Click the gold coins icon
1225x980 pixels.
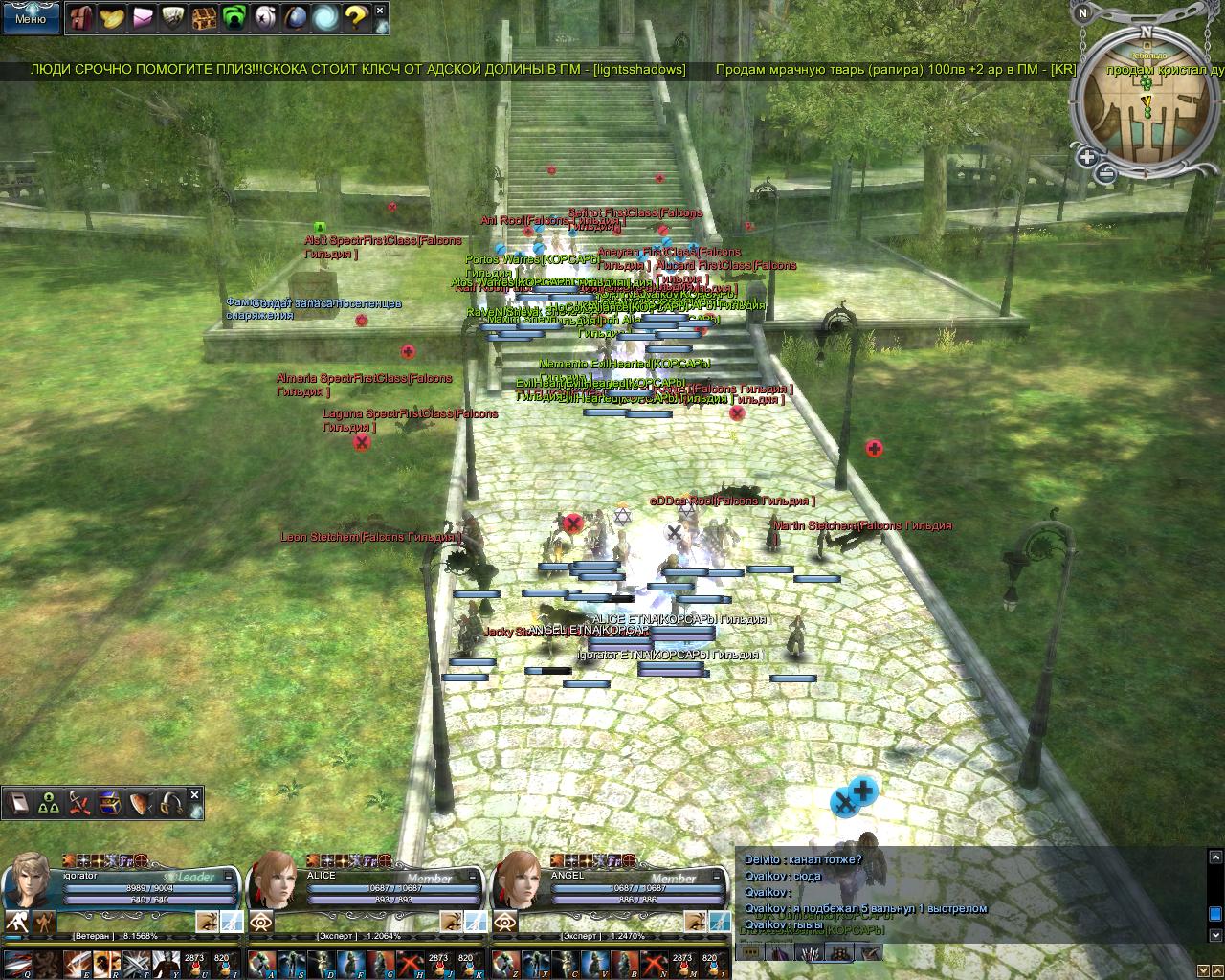pos(112,17)
